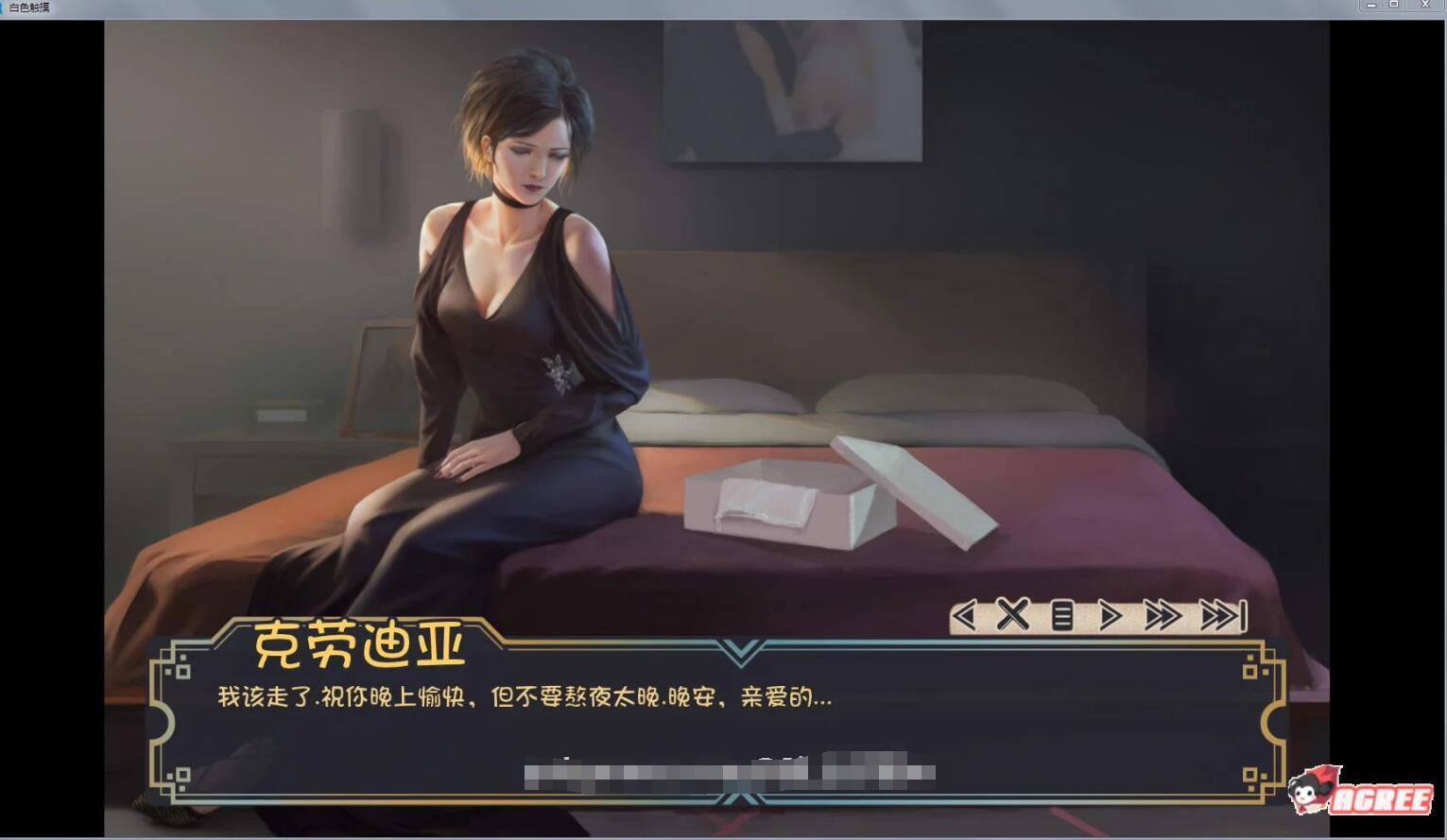Screen dimensions: 1447x840
Task: Minimize the 白色触摸 game window
Action: (1370, 5)
